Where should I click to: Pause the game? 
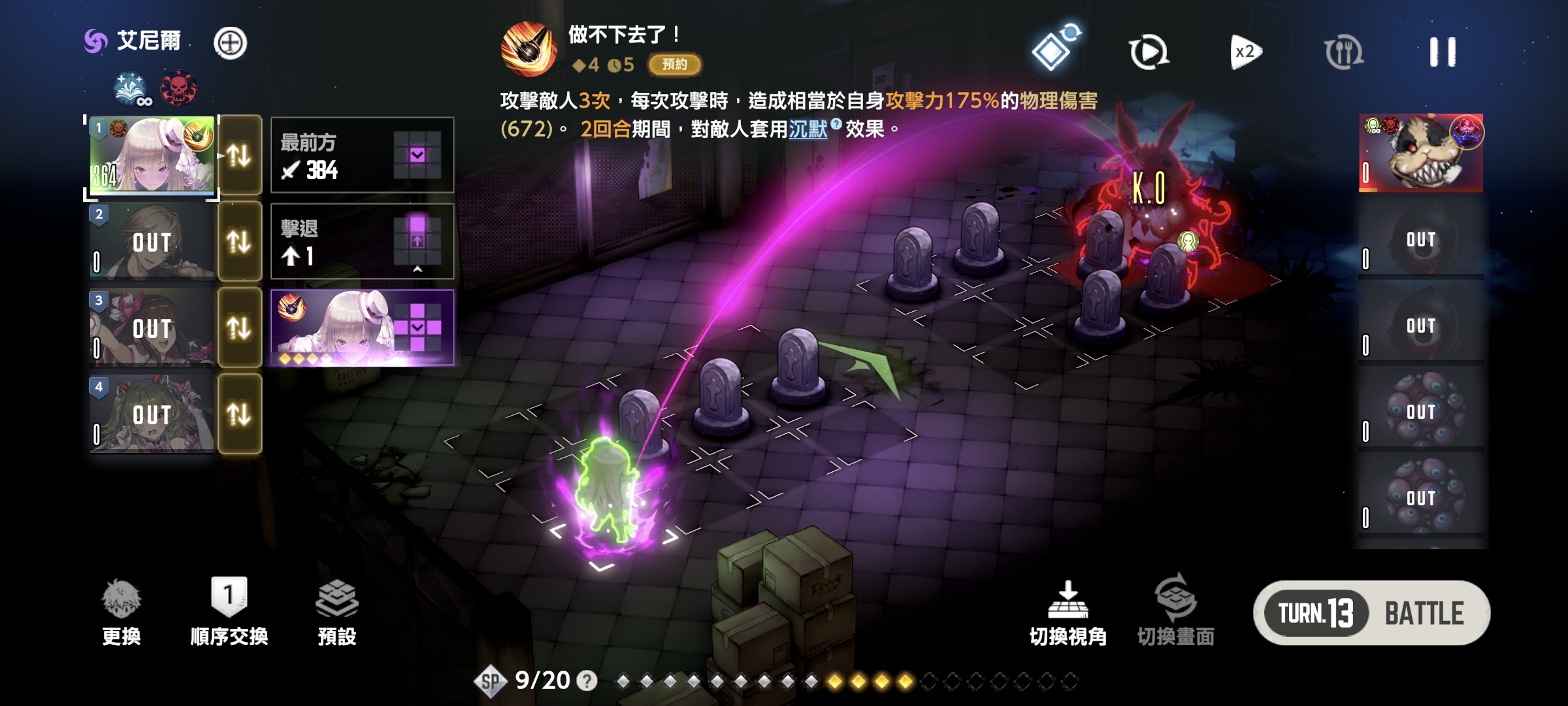[x=1442, y=52]
